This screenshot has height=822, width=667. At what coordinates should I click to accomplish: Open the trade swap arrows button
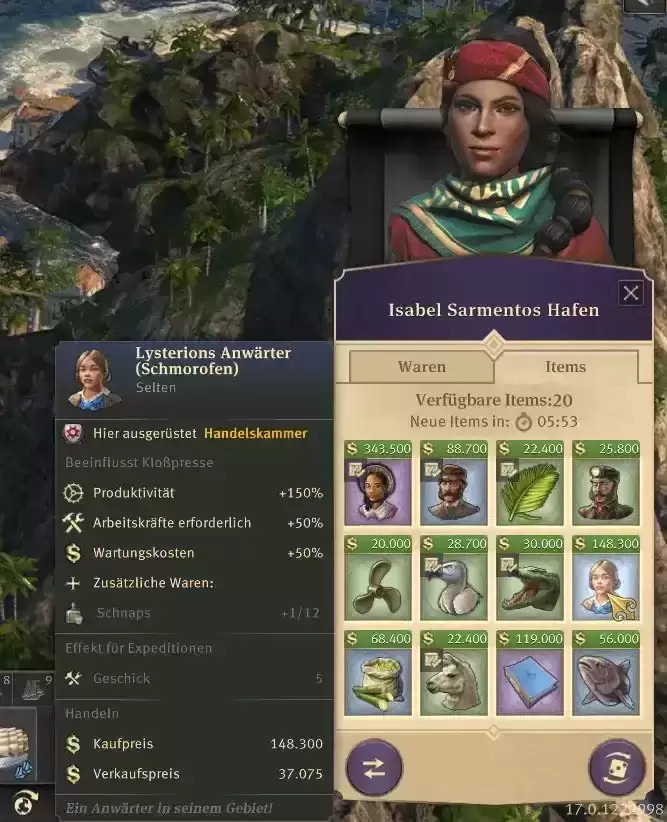tap(374, 768)
